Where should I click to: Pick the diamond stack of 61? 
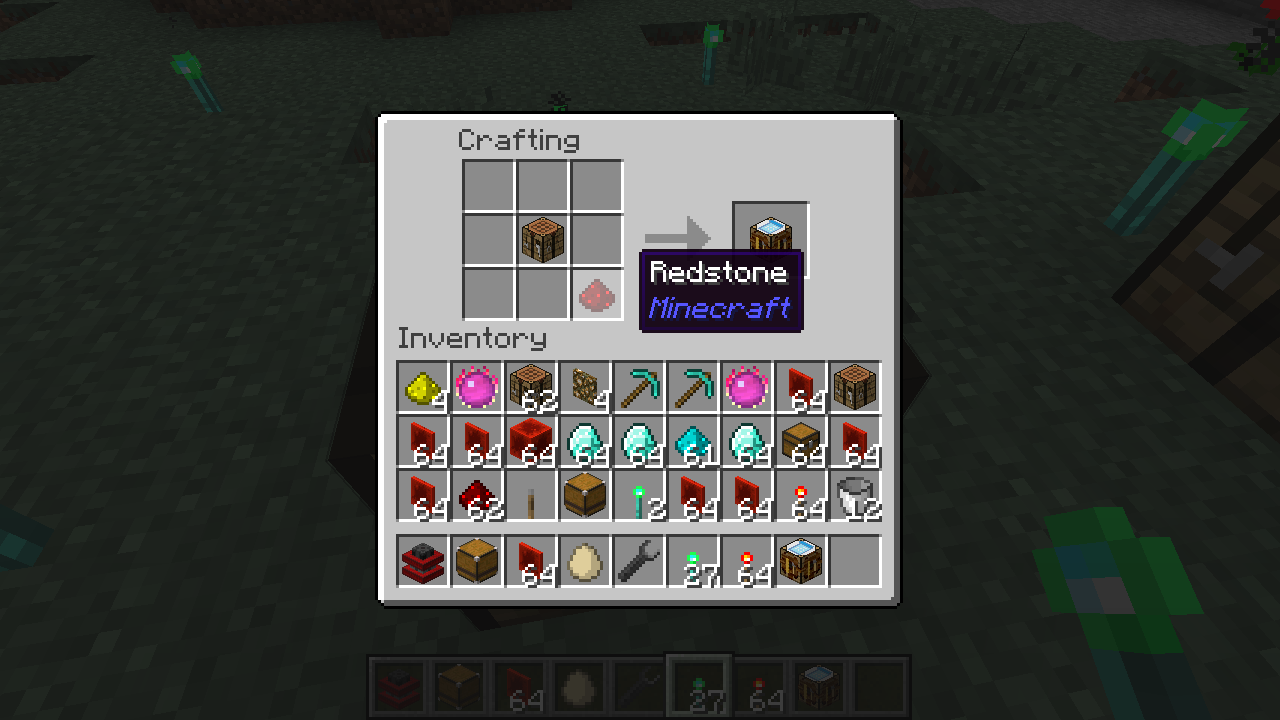(x=693, y=441)
